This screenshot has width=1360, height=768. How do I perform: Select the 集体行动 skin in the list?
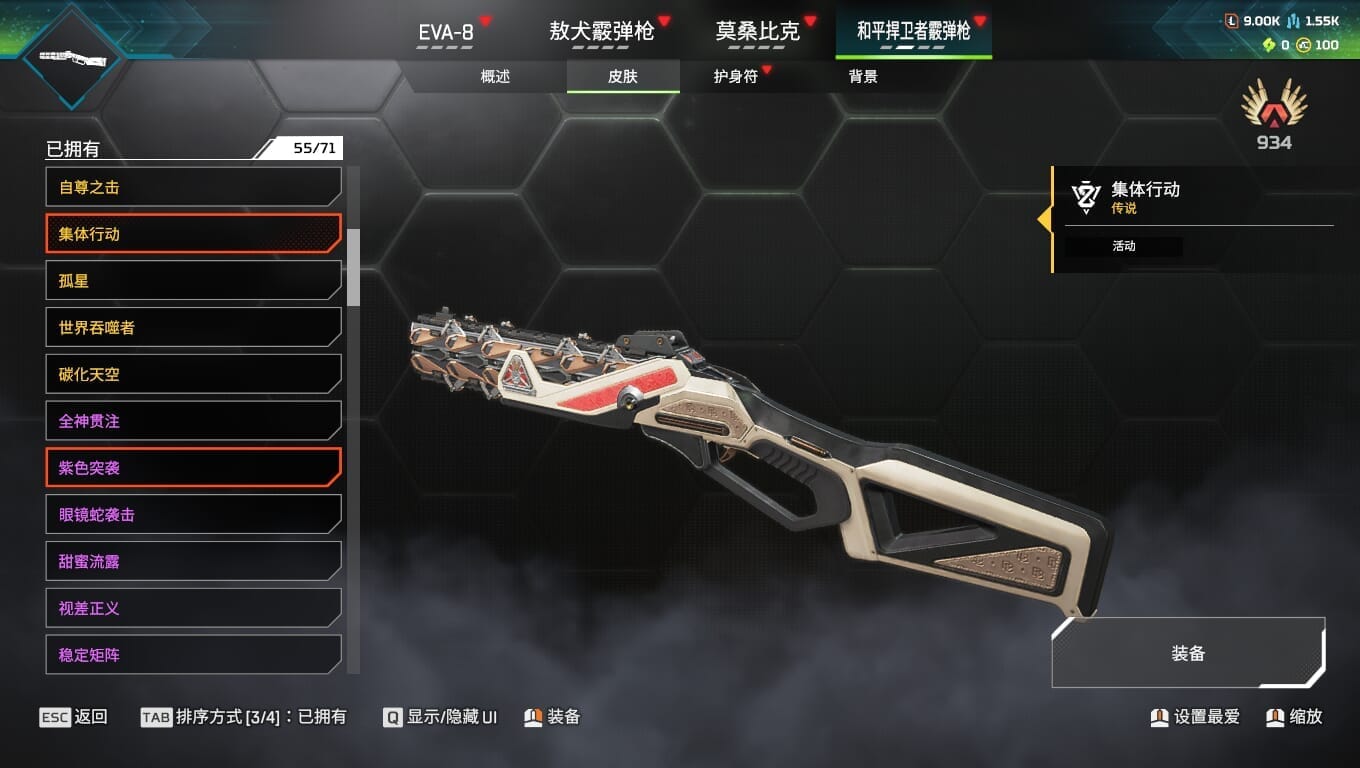193,234
